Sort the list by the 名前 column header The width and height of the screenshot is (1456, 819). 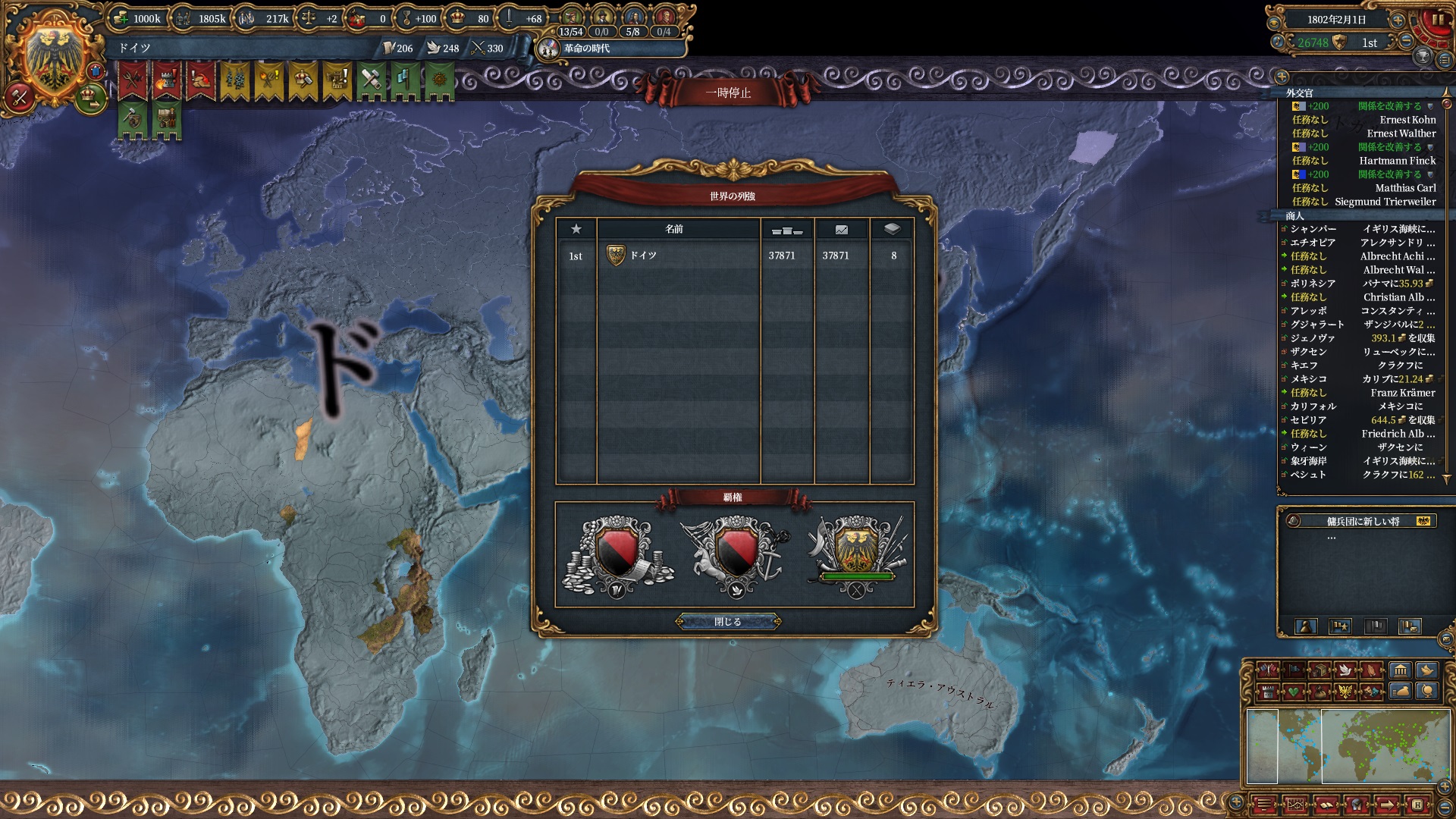[x=674, y=229]
